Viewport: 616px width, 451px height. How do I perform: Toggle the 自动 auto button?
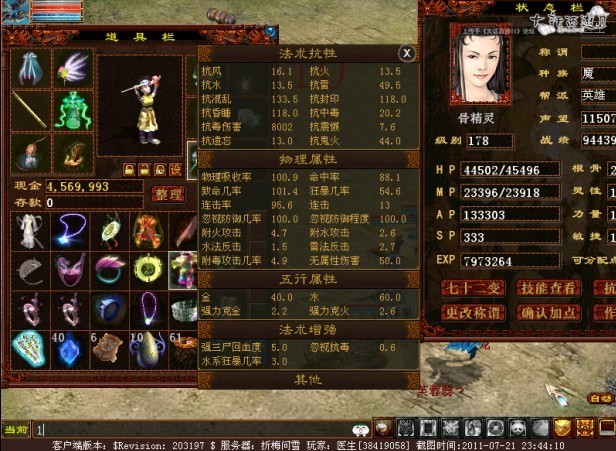601,398
